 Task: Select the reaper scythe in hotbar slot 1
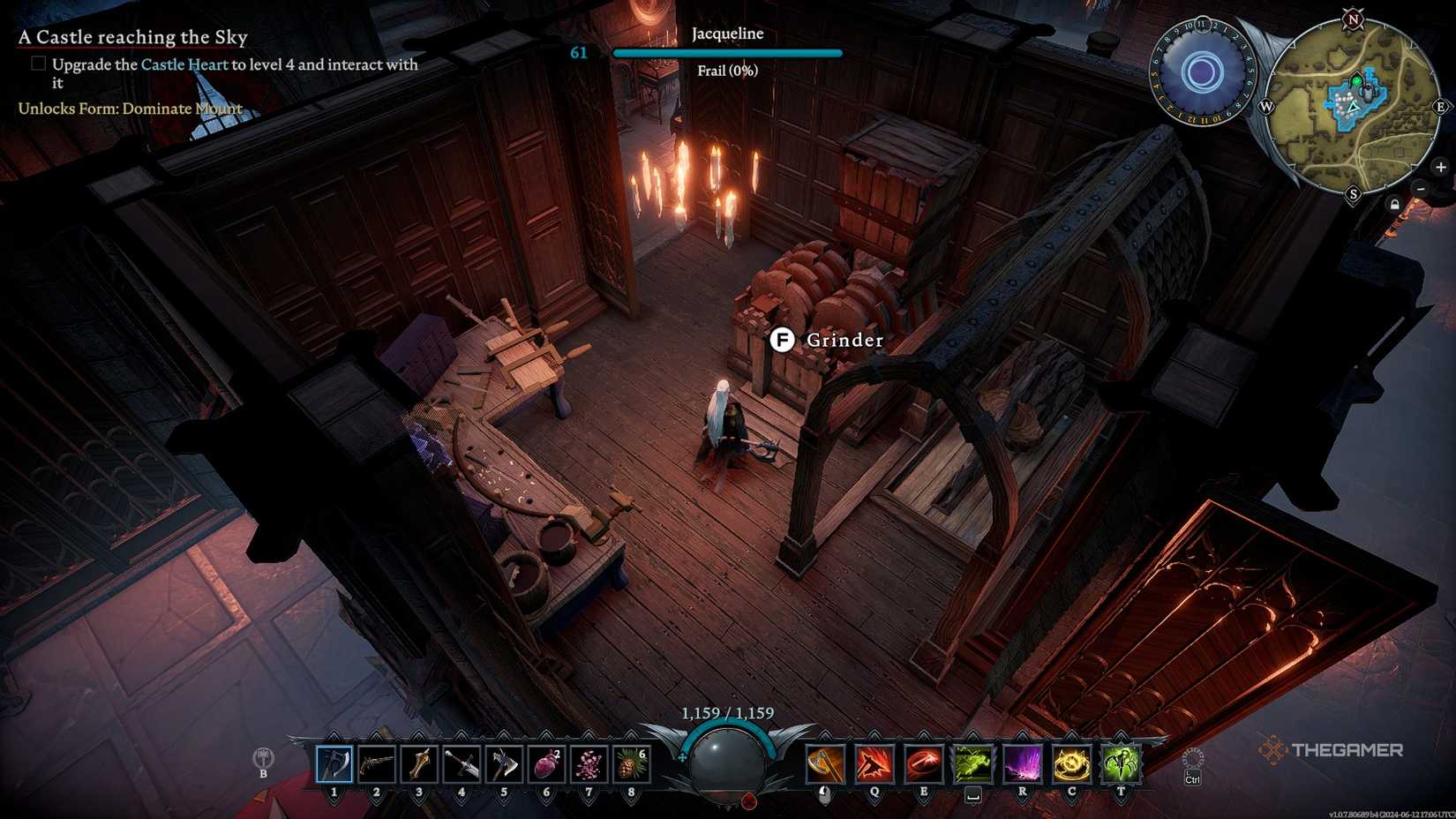(334, 763)
